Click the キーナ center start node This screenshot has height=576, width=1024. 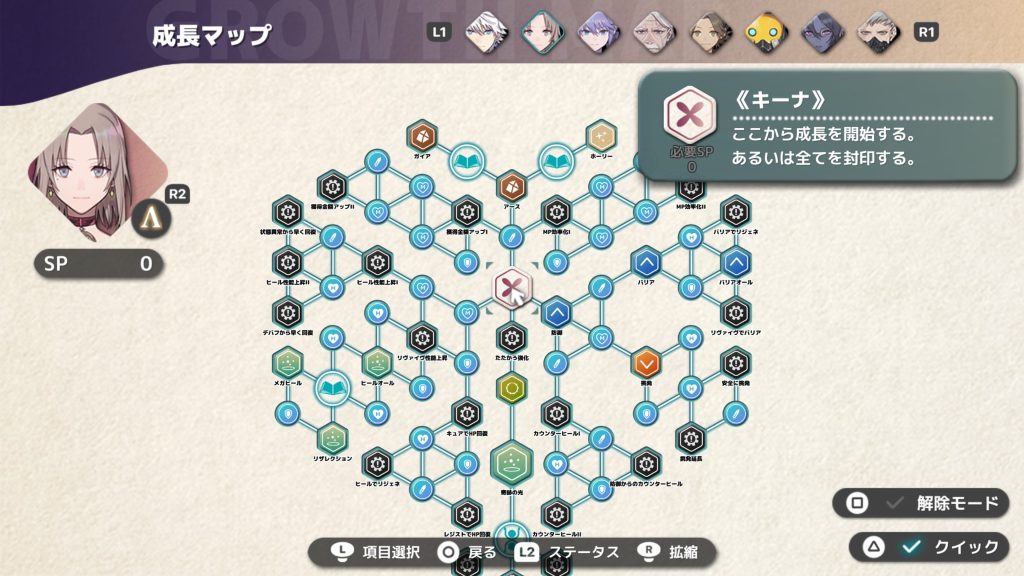click(x=511, y=289)
